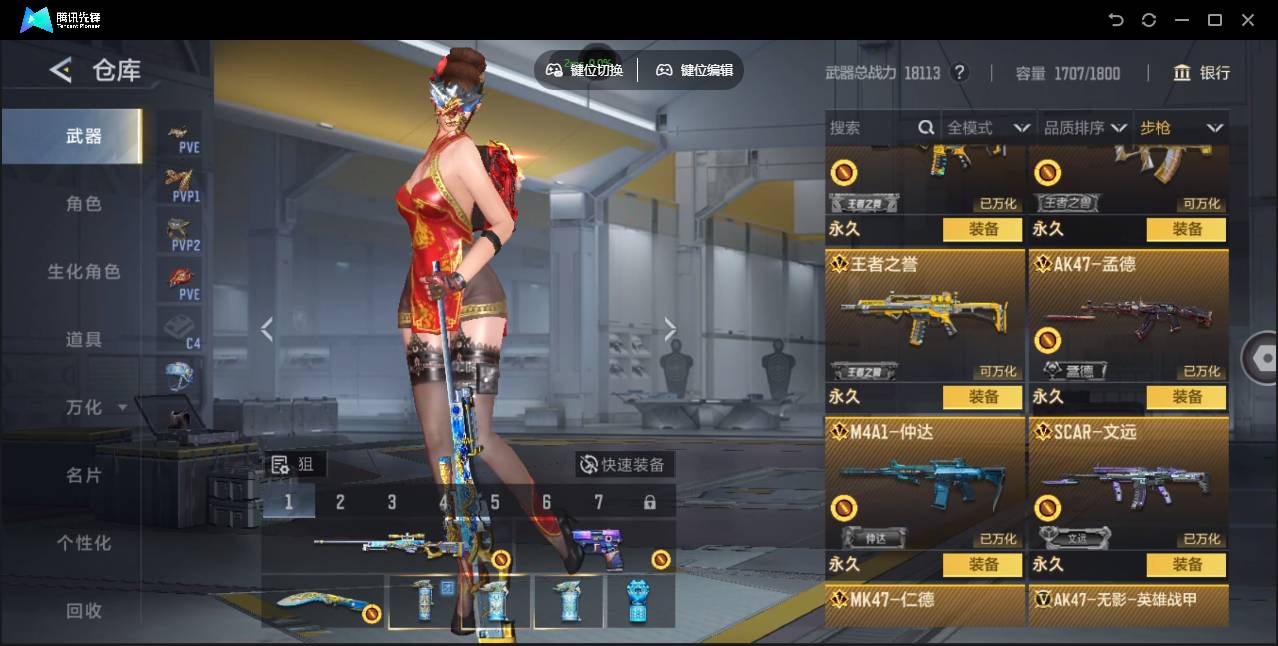Switch to the 角色 tab
The image size is (1278, 646).
coord(84,204)
